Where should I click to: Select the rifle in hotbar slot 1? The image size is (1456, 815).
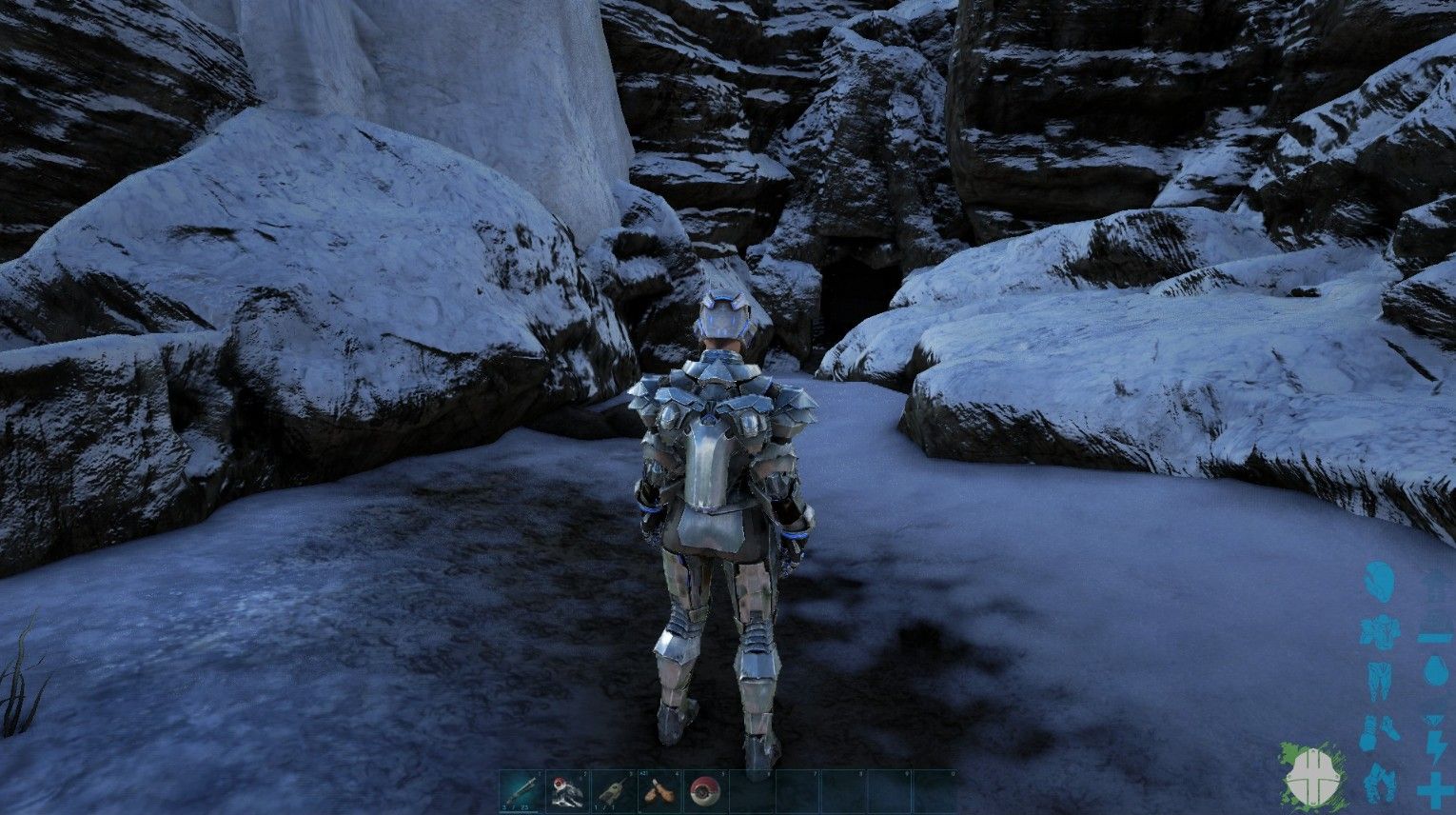(521, 790)
